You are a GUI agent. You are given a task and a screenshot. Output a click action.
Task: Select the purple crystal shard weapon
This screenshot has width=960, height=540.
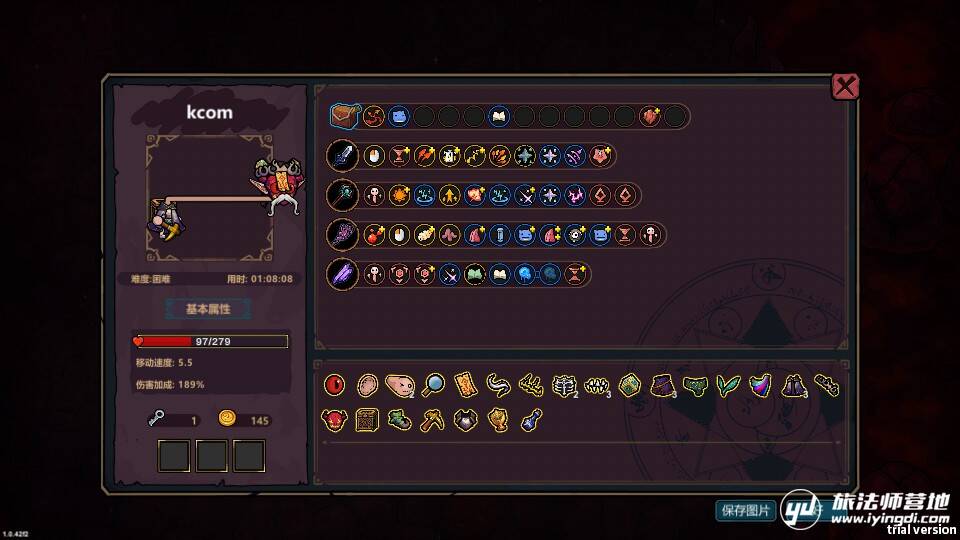pyautogui.click(x=342, y=274)
